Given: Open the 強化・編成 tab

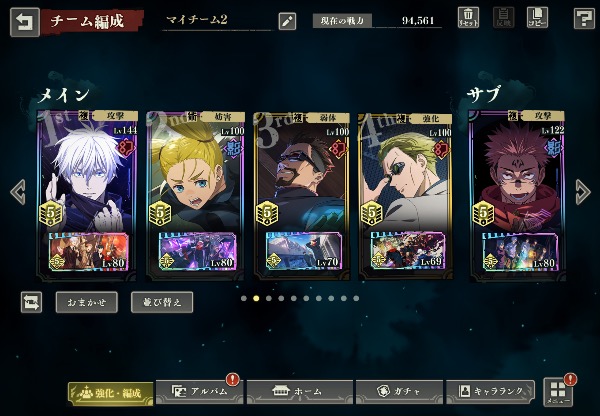Looking at the screenshot, I should 111,393.
